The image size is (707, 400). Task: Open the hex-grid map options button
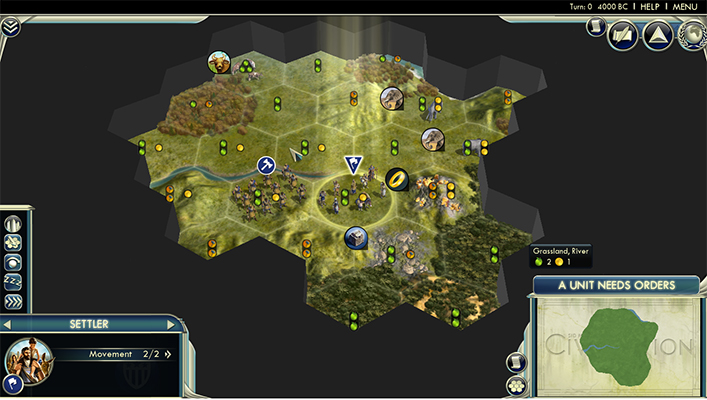tap(517, 384)
